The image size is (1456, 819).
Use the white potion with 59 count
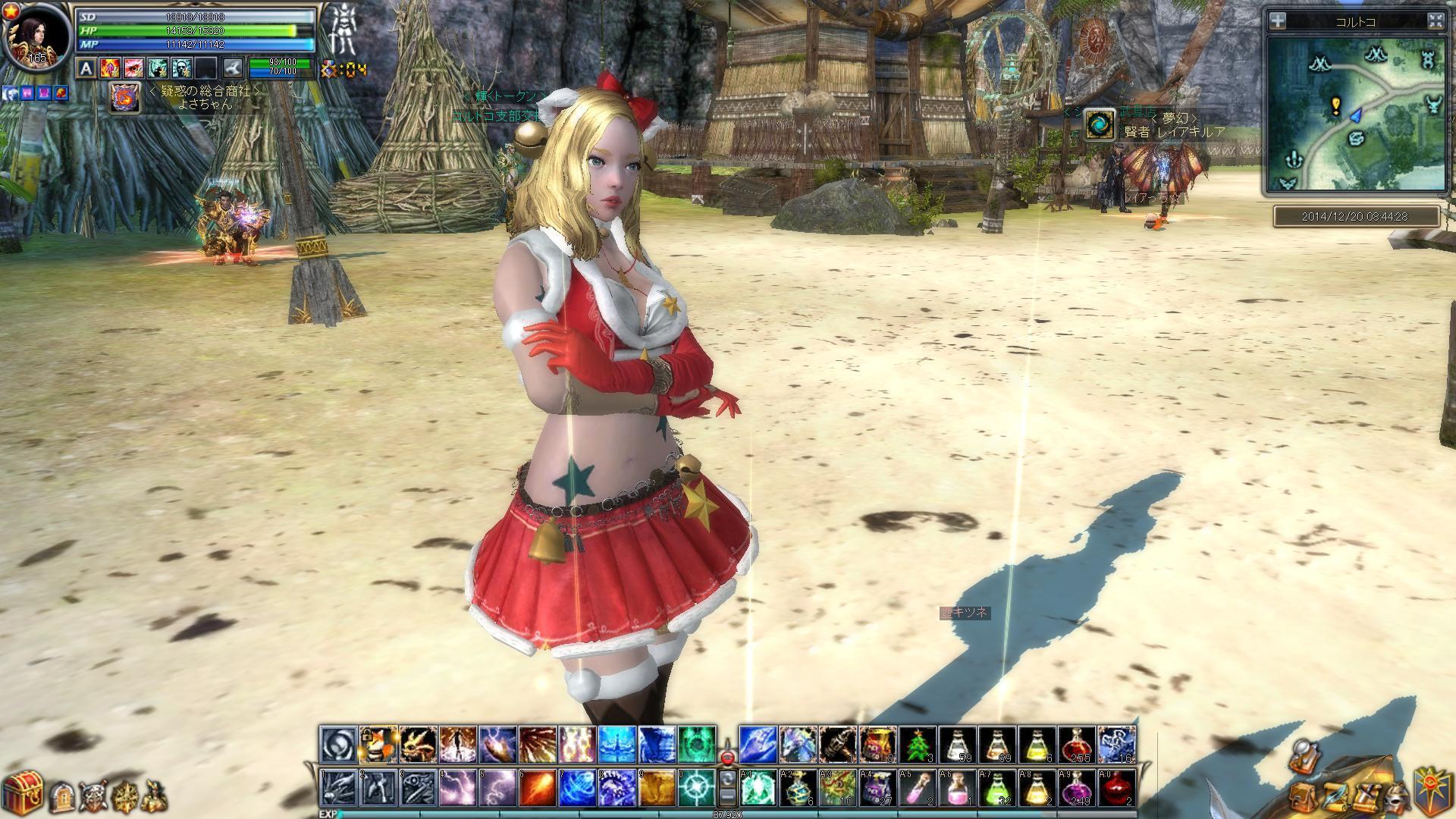pos(958,745)
